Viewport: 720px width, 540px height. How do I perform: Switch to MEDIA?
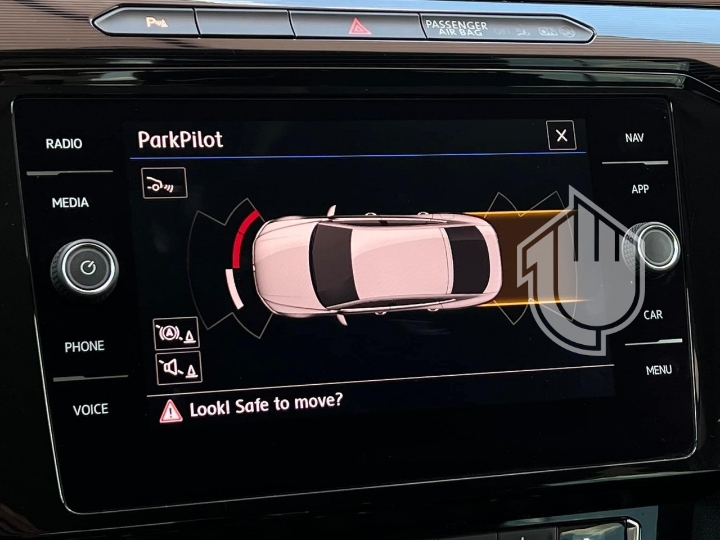(70, 203)
